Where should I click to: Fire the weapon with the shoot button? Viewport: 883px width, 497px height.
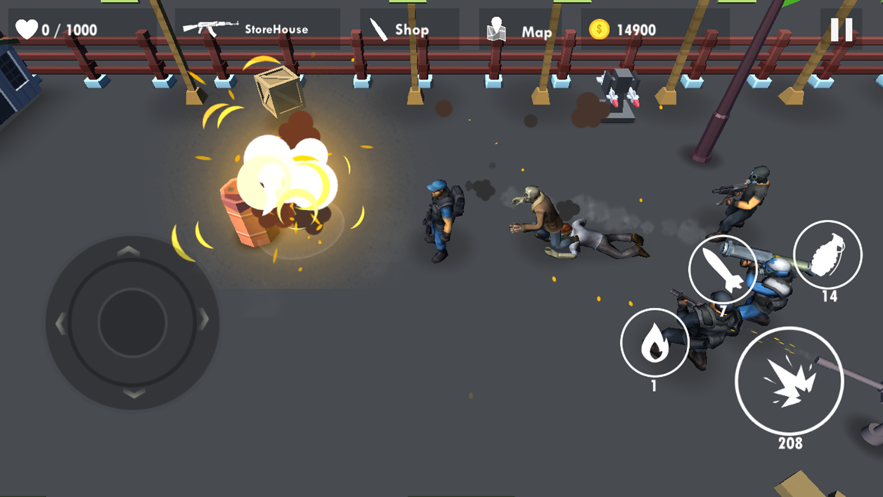(789, 381)
